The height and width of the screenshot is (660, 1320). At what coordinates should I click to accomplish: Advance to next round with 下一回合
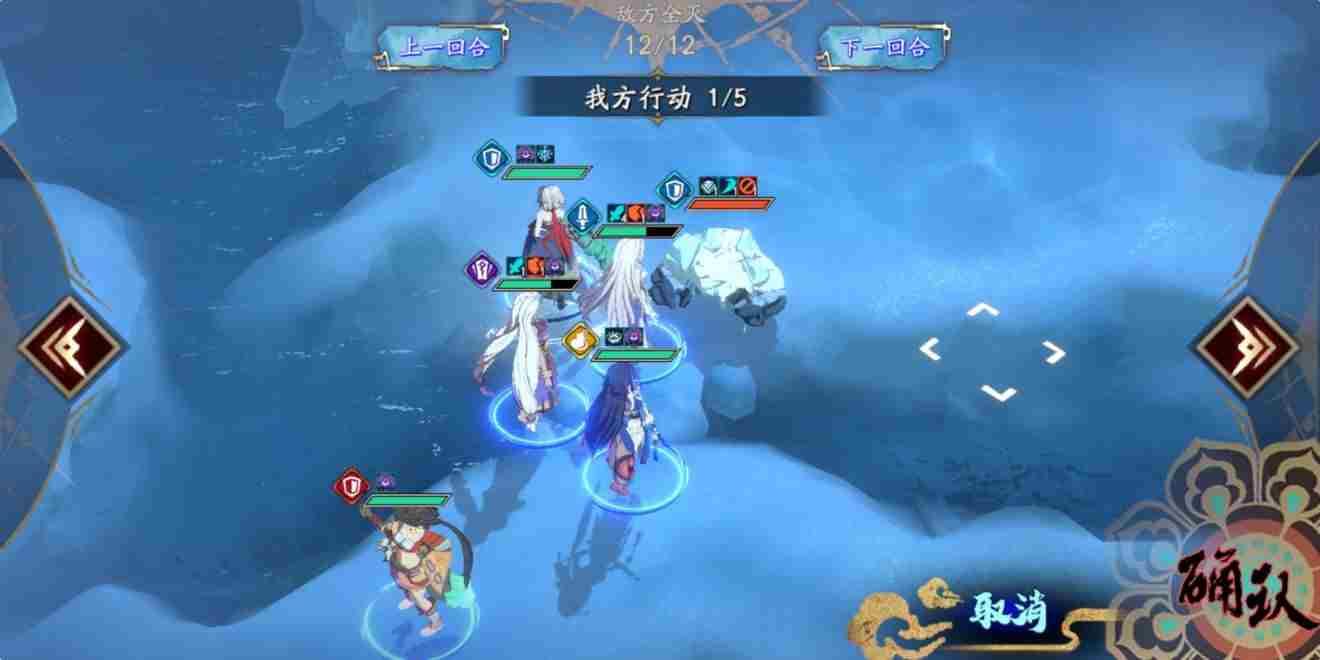886,47
